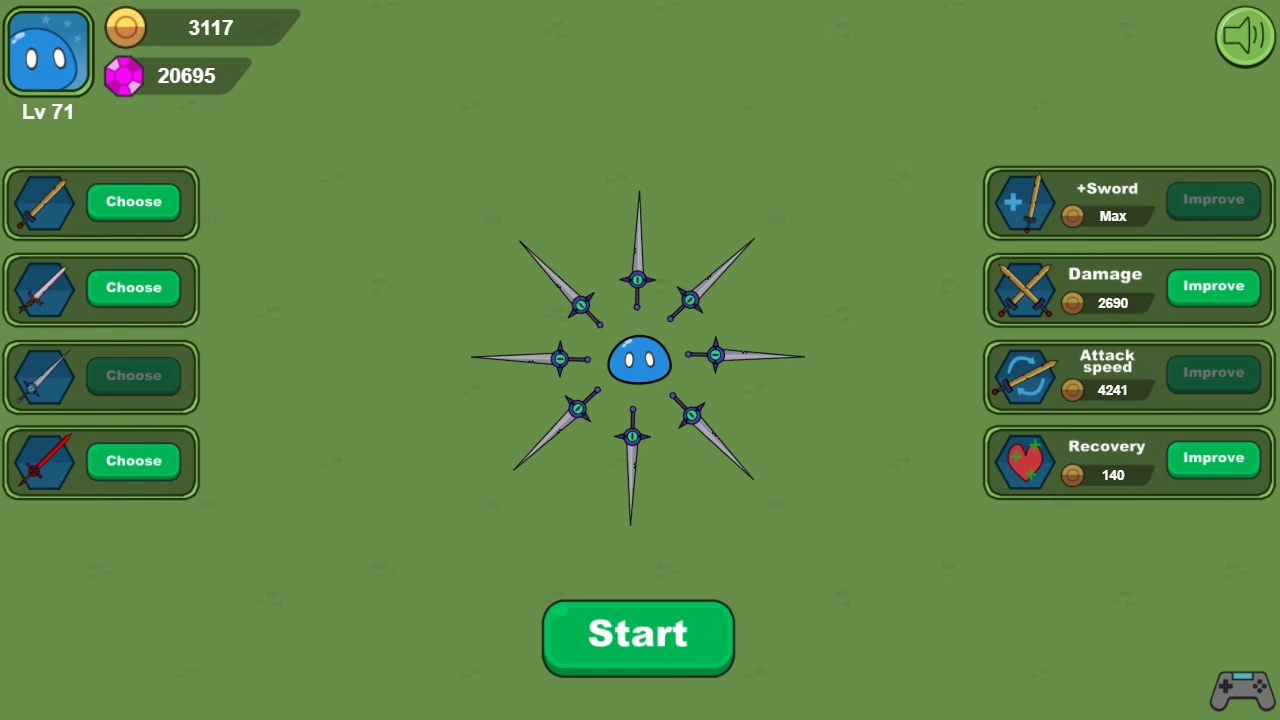Click Improve on the Recovery upgrade
Screen dimensions: 1280x720
[1213, 457]
